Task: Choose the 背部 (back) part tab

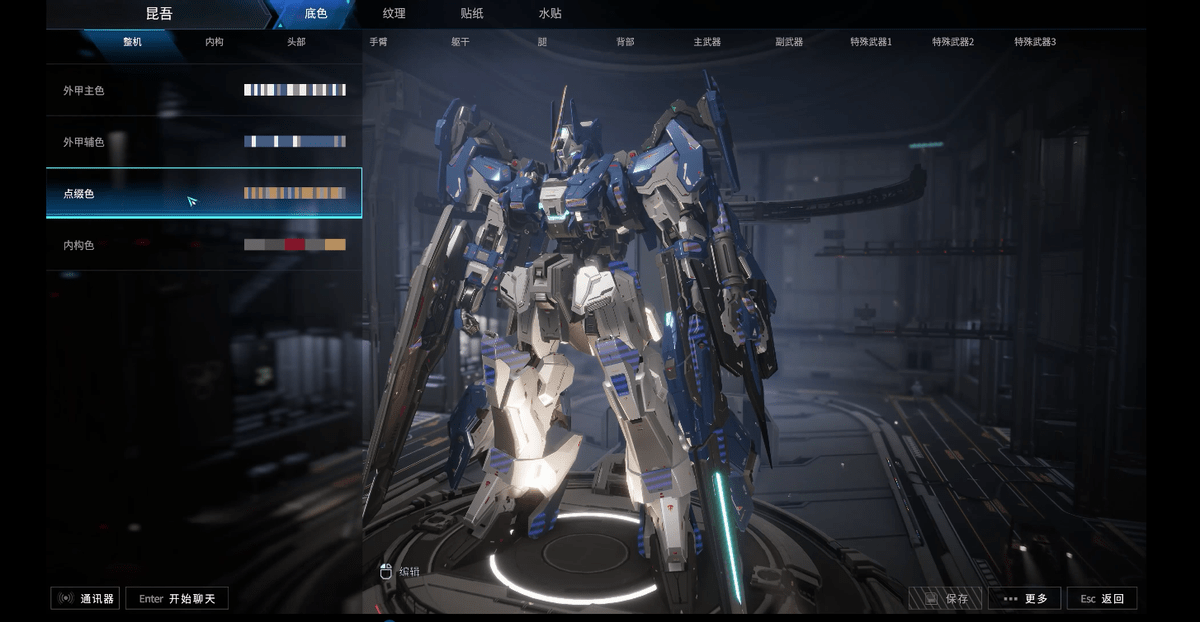Action: pos(625,42)
